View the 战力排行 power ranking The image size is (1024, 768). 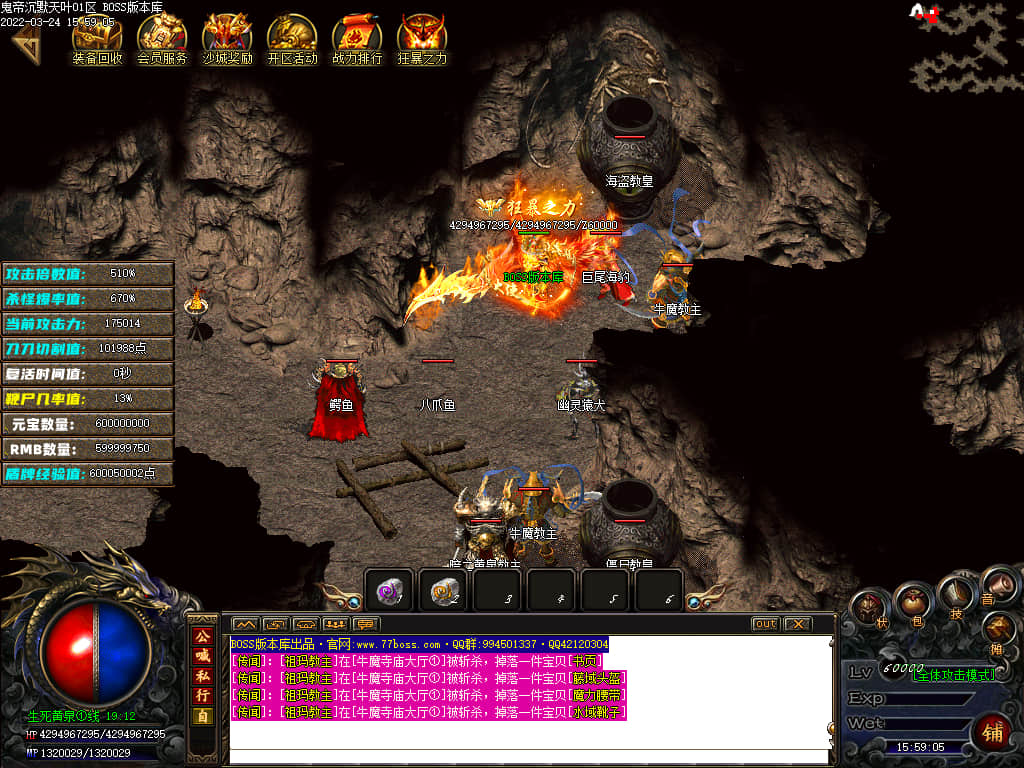tap(357, 37)
